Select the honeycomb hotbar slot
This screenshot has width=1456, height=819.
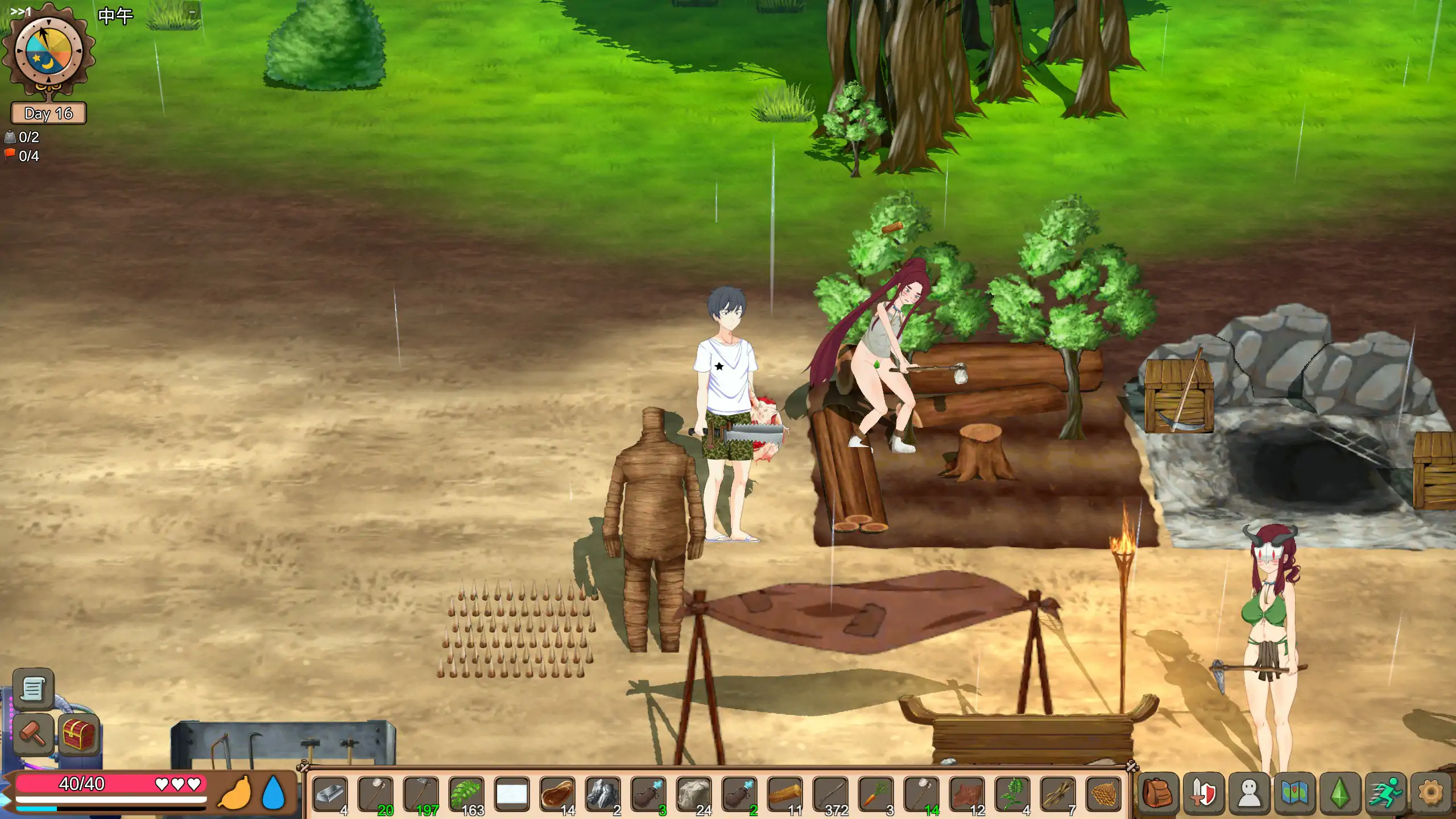(1103, 794)
